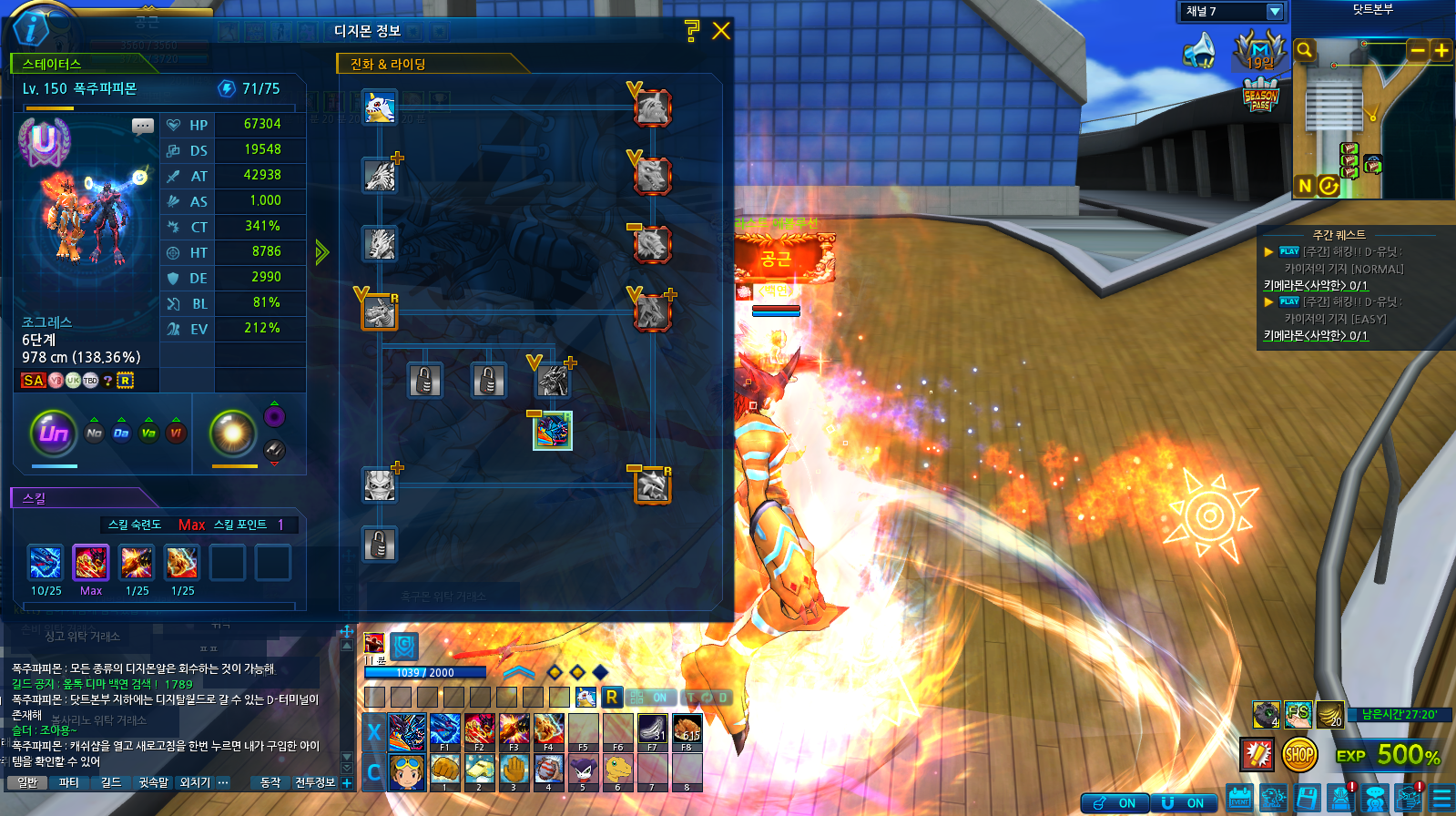1456x816 pixels.
Task: Select the Agumon icon in evolution tree
Action: [380, 107]
